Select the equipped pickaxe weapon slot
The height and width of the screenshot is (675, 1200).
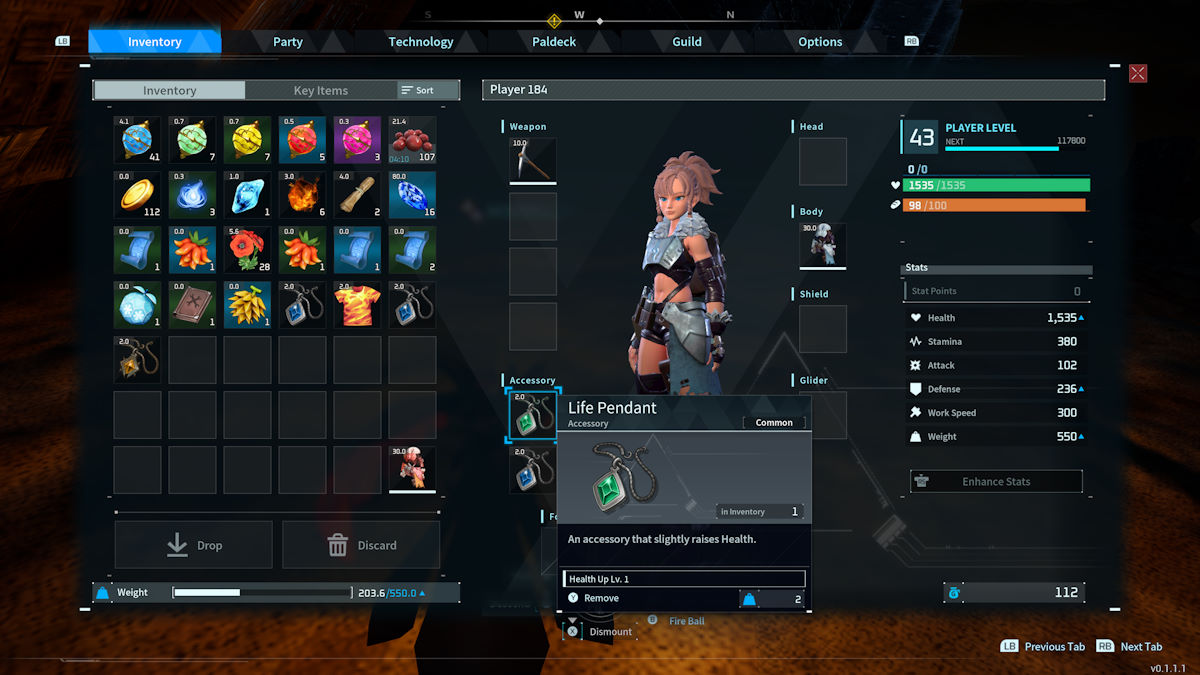click(532, 161)
